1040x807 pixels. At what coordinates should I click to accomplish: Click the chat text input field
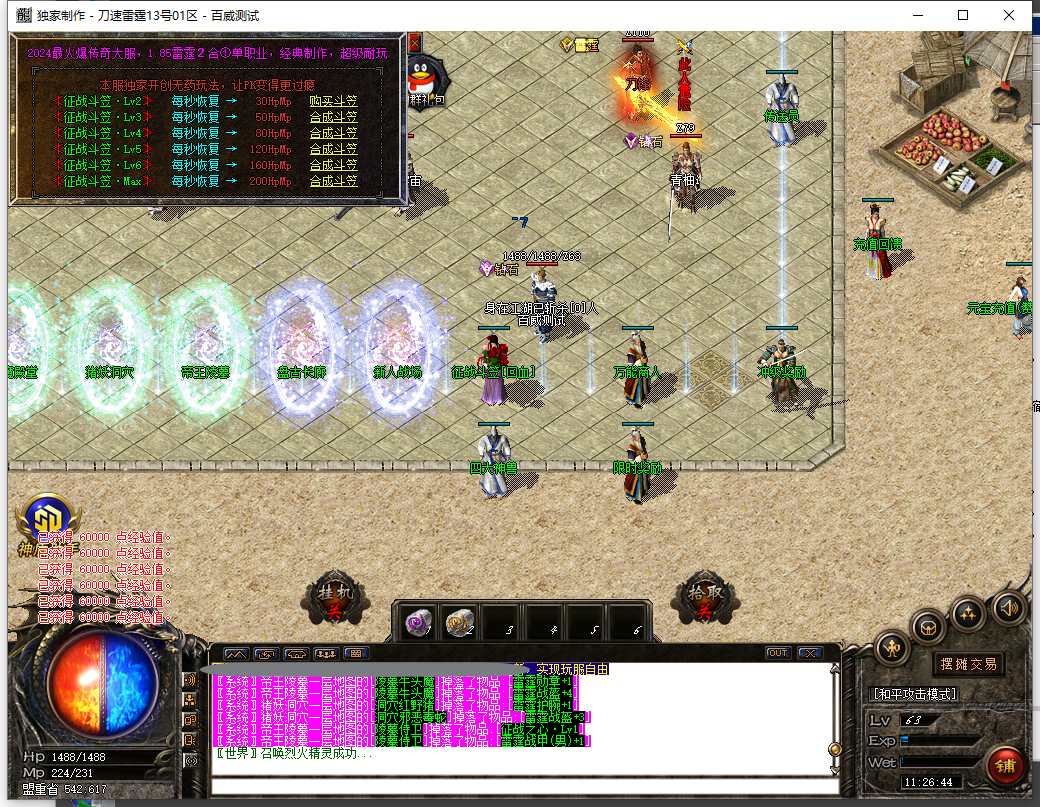520,785
